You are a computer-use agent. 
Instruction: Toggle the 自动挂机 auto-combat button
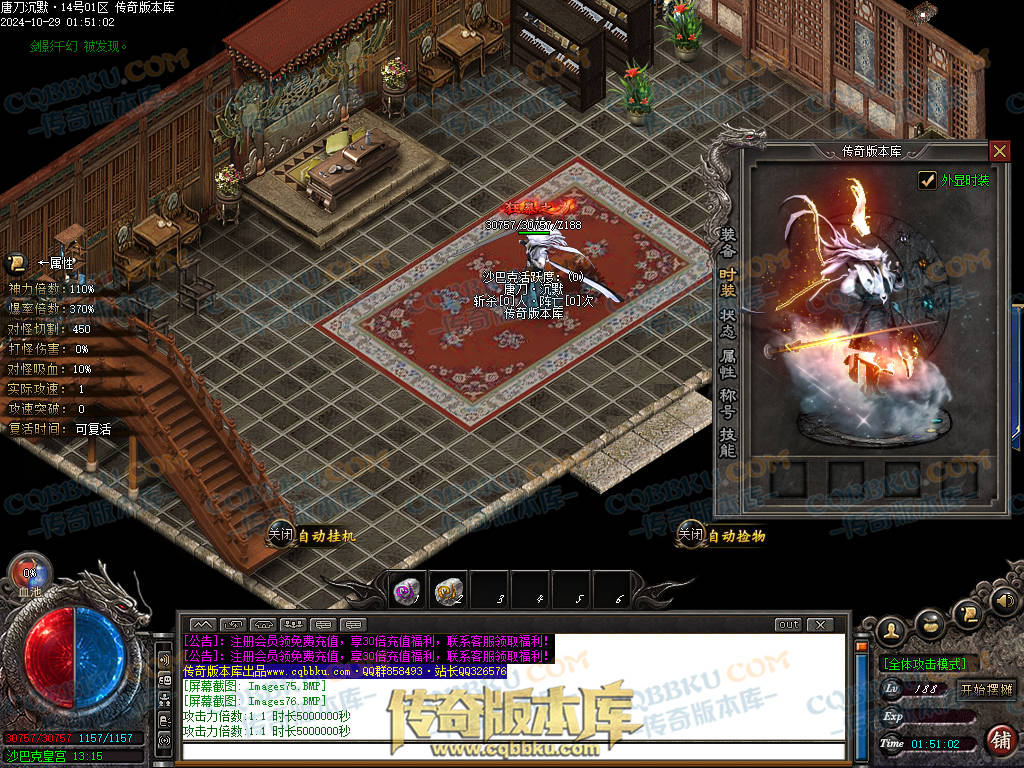click(x=311, y=536)
